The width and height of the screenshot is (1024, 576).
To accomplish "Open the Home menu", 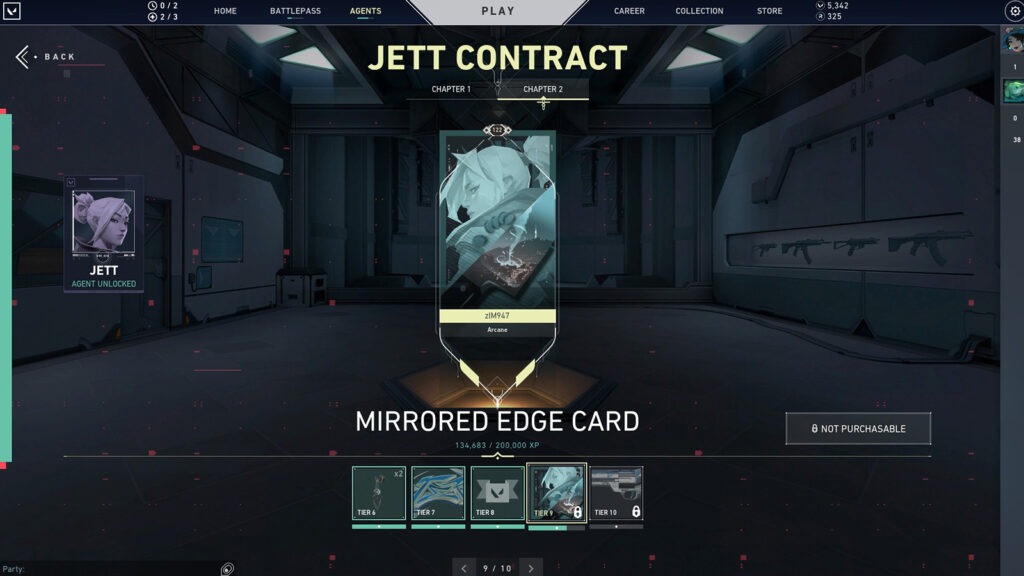I will (225, 11).
